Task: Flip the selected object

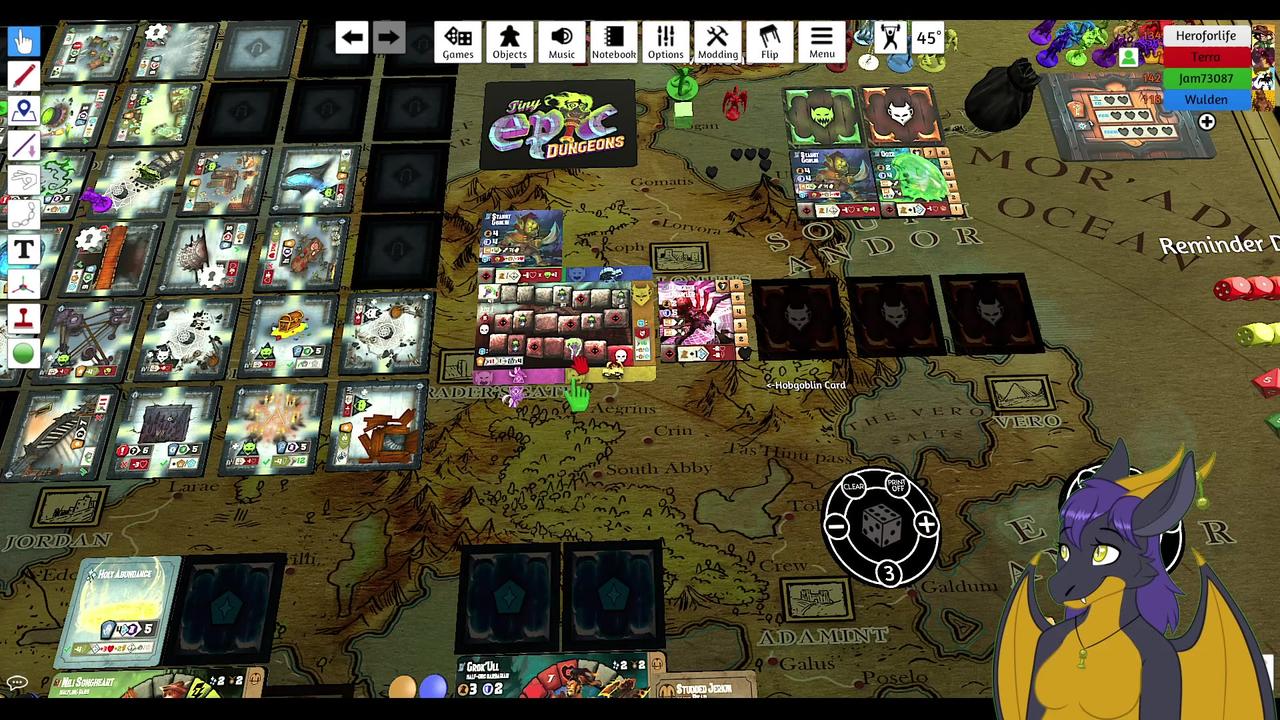Action: (x=769, y=41)
